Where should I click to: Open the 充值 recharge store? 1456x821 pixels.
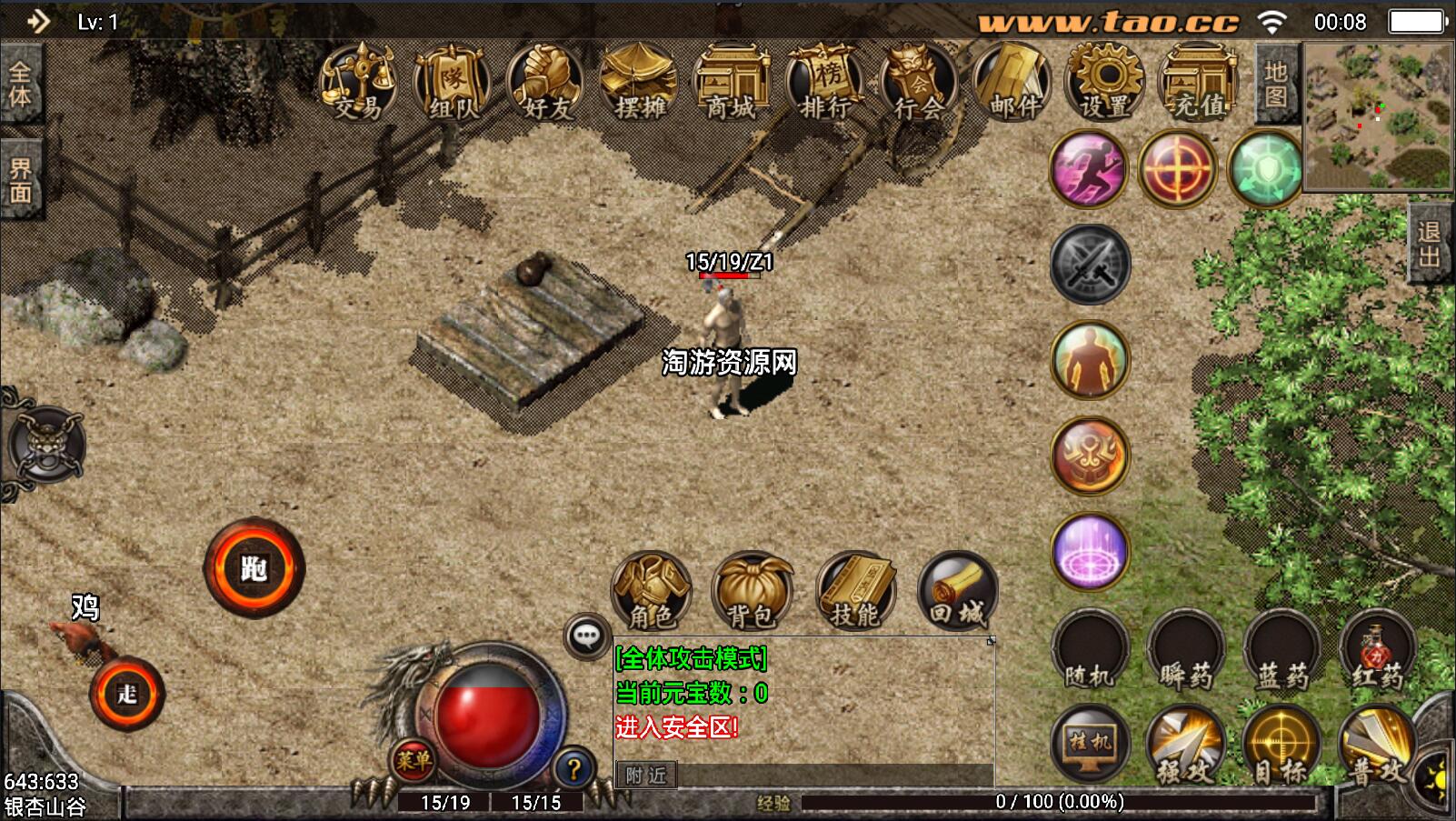1199,84
